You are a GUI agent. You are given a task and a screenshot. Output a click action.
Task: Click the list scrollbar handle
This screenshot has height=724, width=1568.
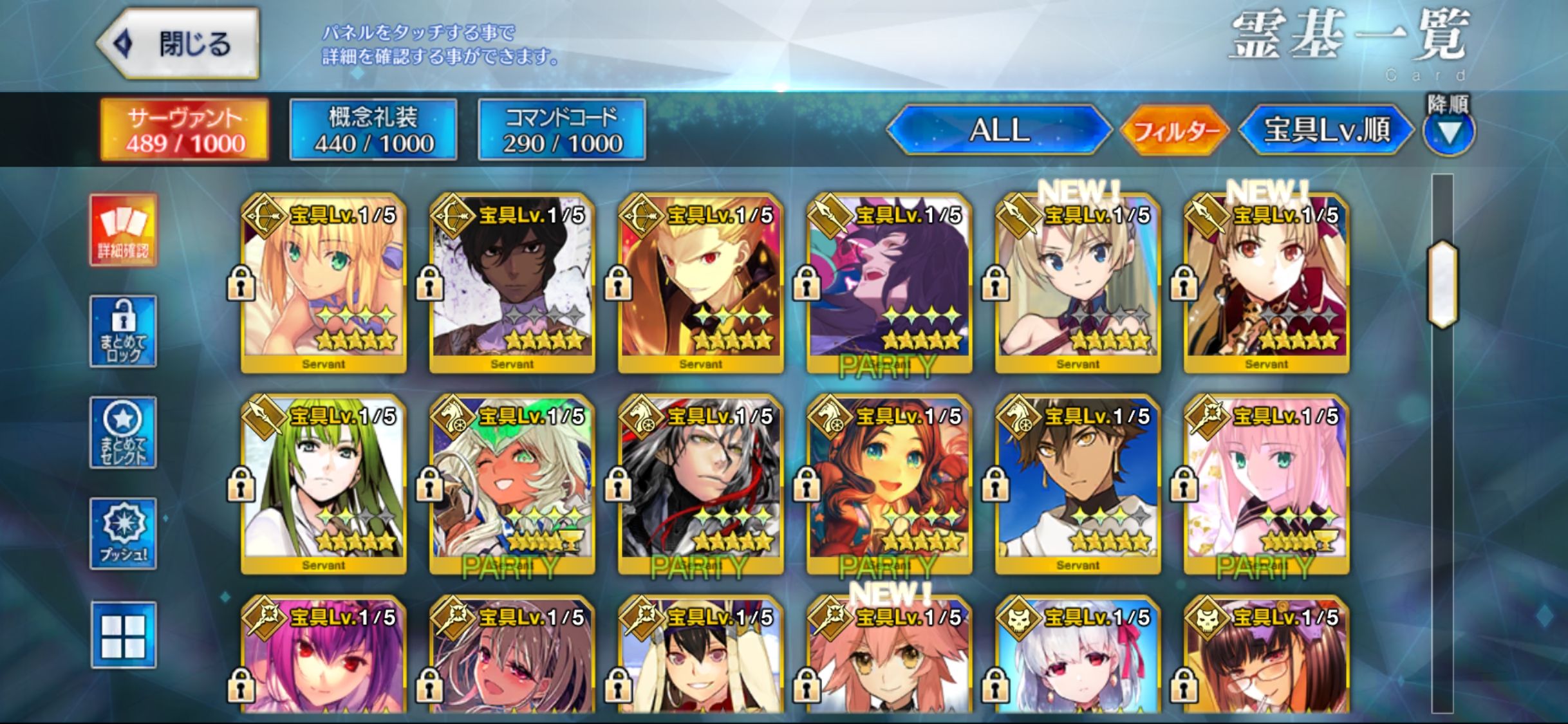click(x=1442, y=284)
